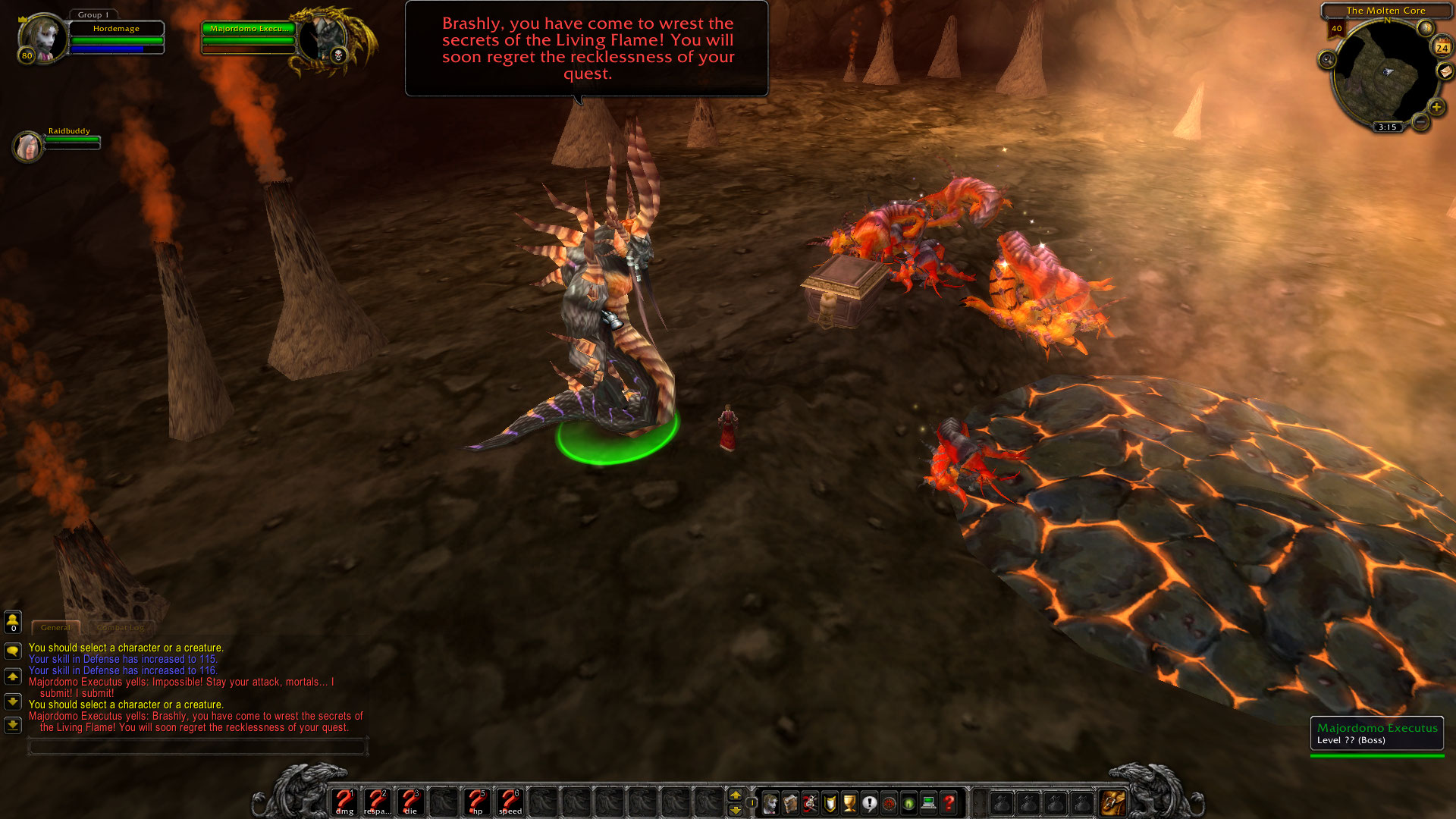
Task: Switch to the Combat Log tab
Action: [121, 628]
